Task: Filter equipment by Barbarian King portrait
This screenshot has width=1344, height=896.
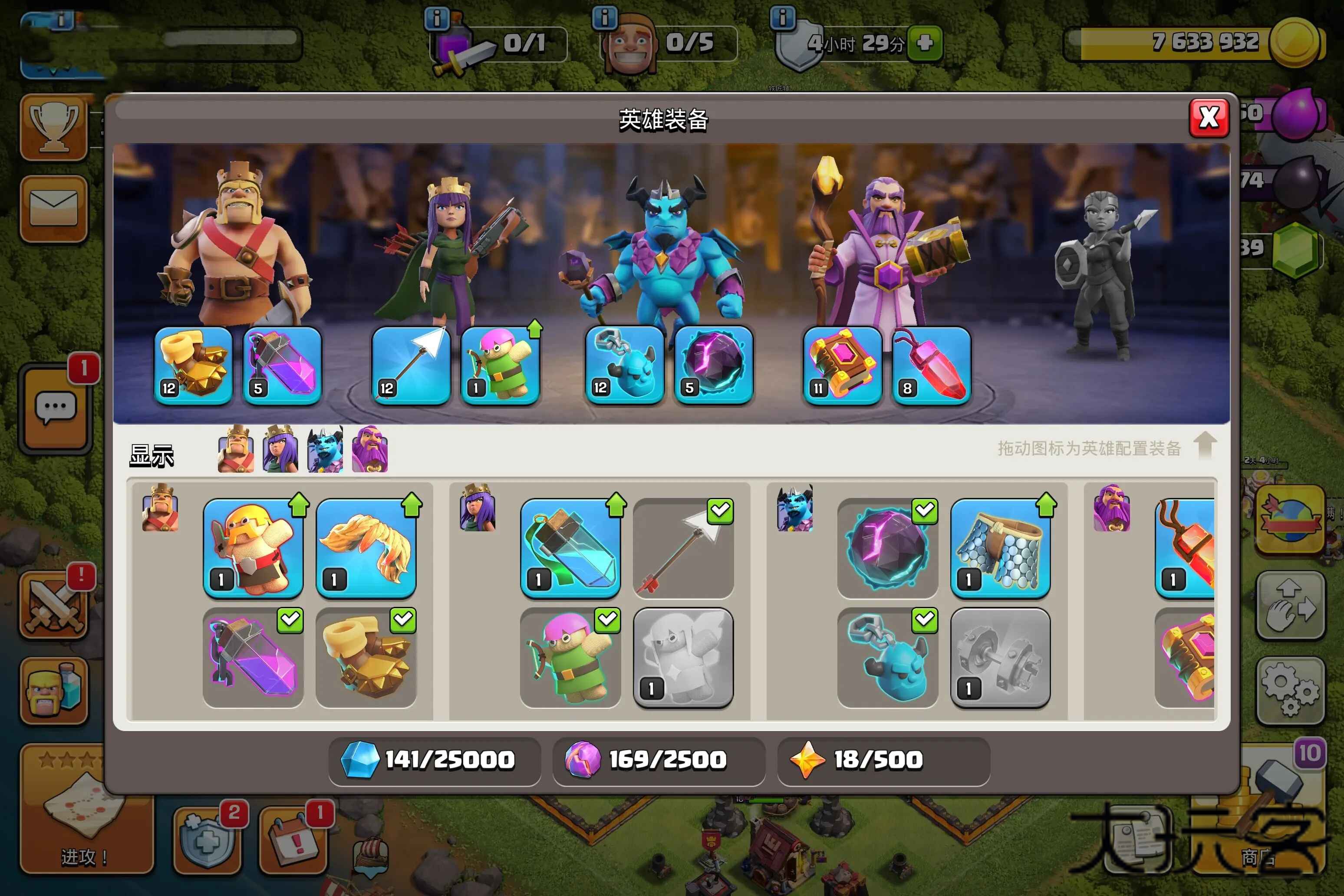Action: (236, 450)
